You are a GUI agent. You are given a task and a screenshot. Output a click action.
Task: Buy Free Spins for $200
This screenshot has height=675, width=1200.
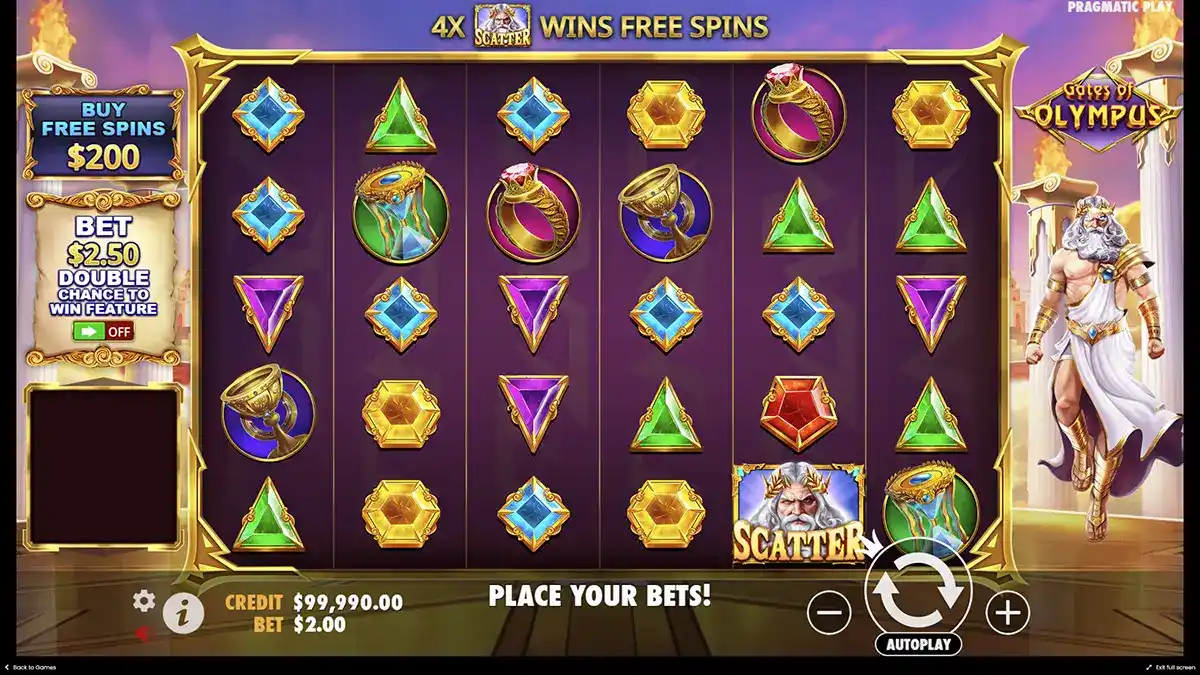(103, 135)
